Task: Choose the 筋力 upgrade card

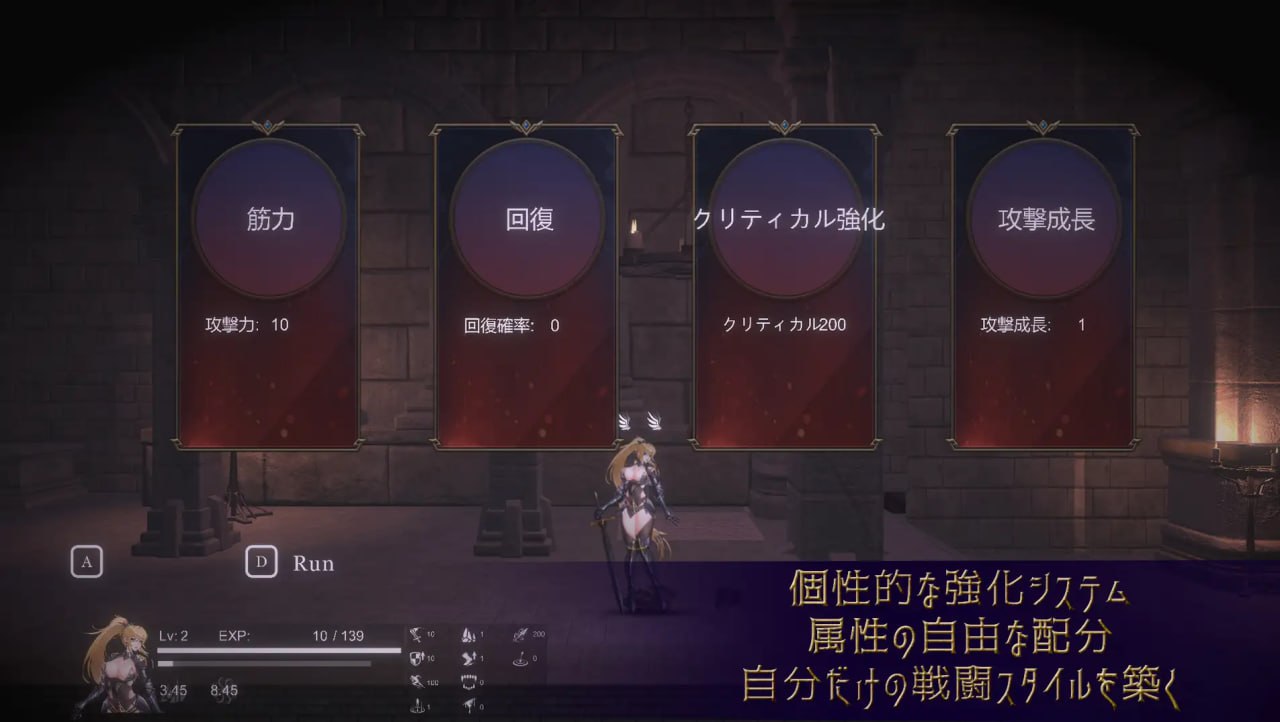Action: click(269, 286)
